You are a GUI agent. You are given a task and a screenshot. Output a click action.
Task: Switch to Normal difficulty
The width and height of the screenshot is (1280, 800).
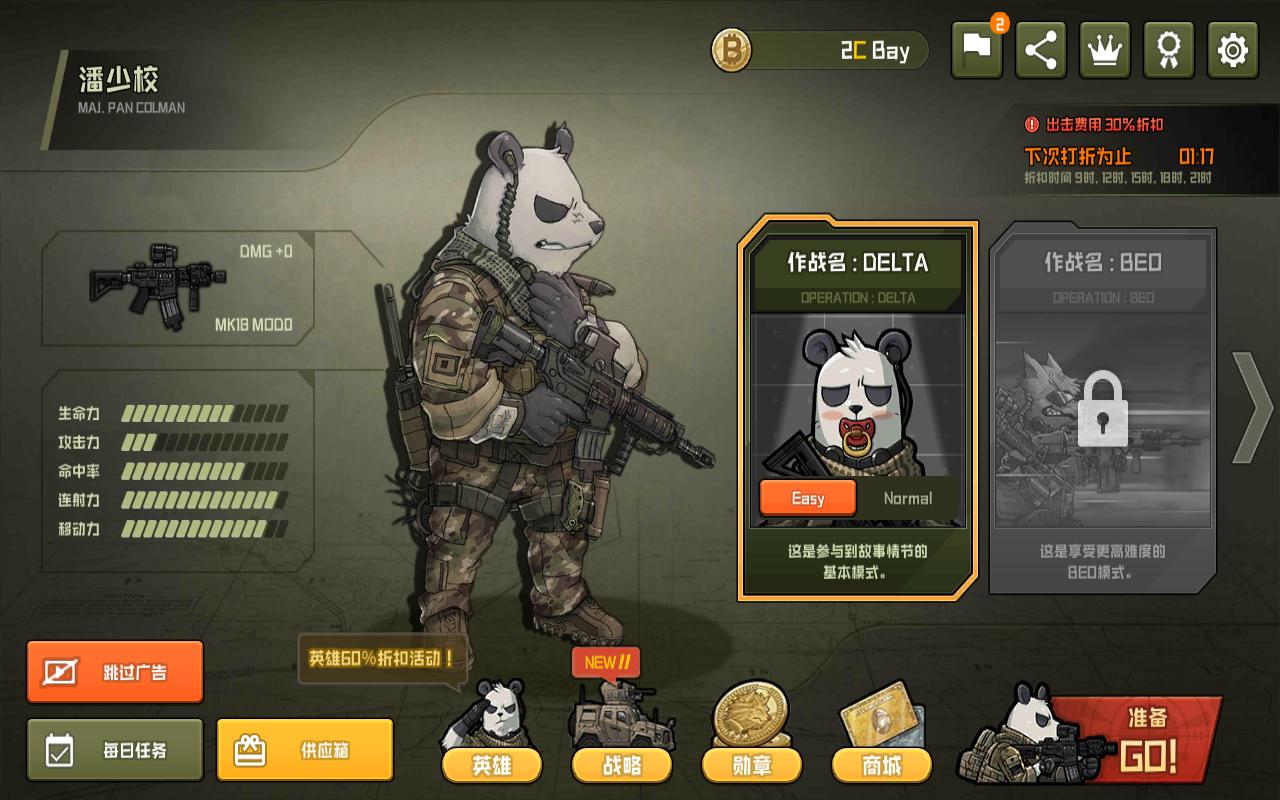[907, 498]
